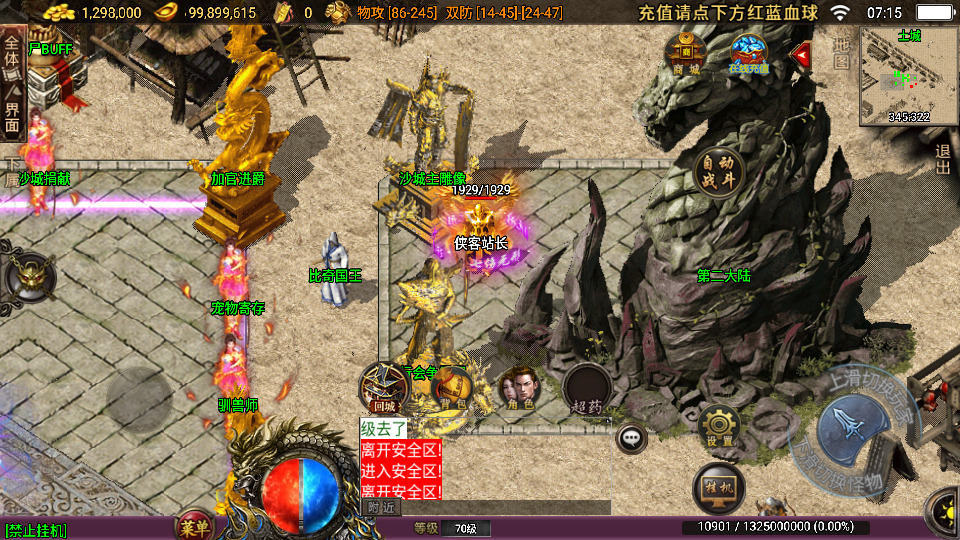Viewport: 960px width, 540px height.
Task: Tap the 退出 exit button
Action: (x=942, y=160)
